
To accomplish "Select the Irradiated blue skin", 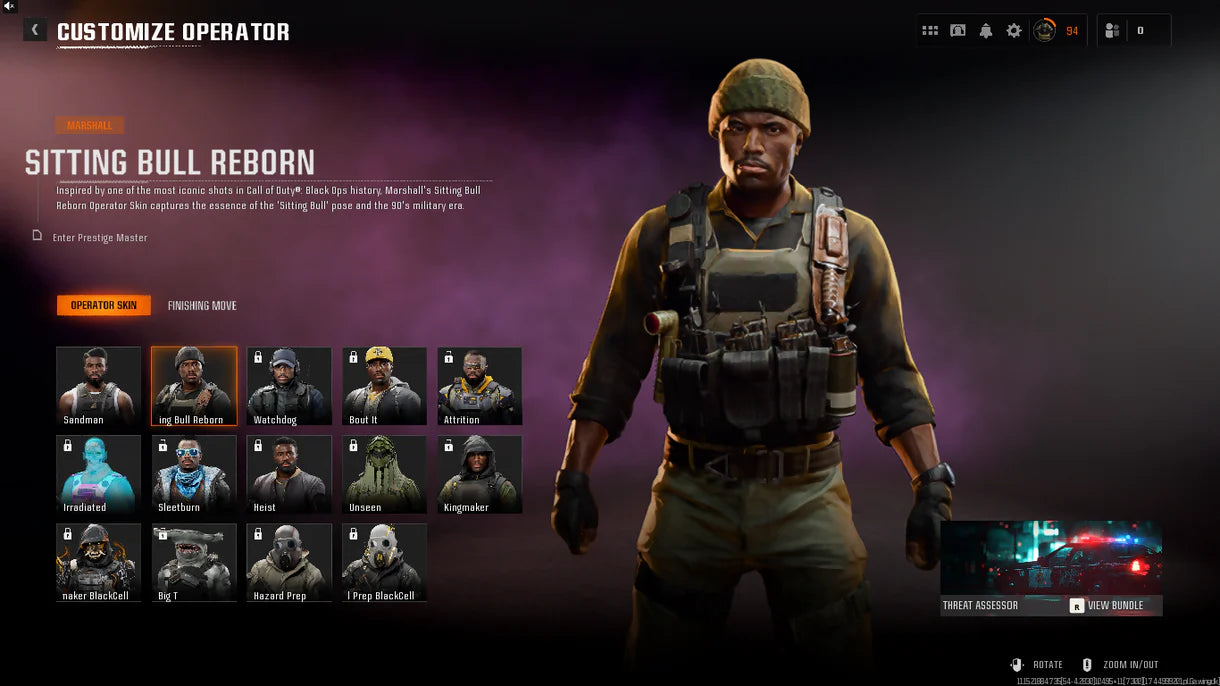I will pos(98,474).
